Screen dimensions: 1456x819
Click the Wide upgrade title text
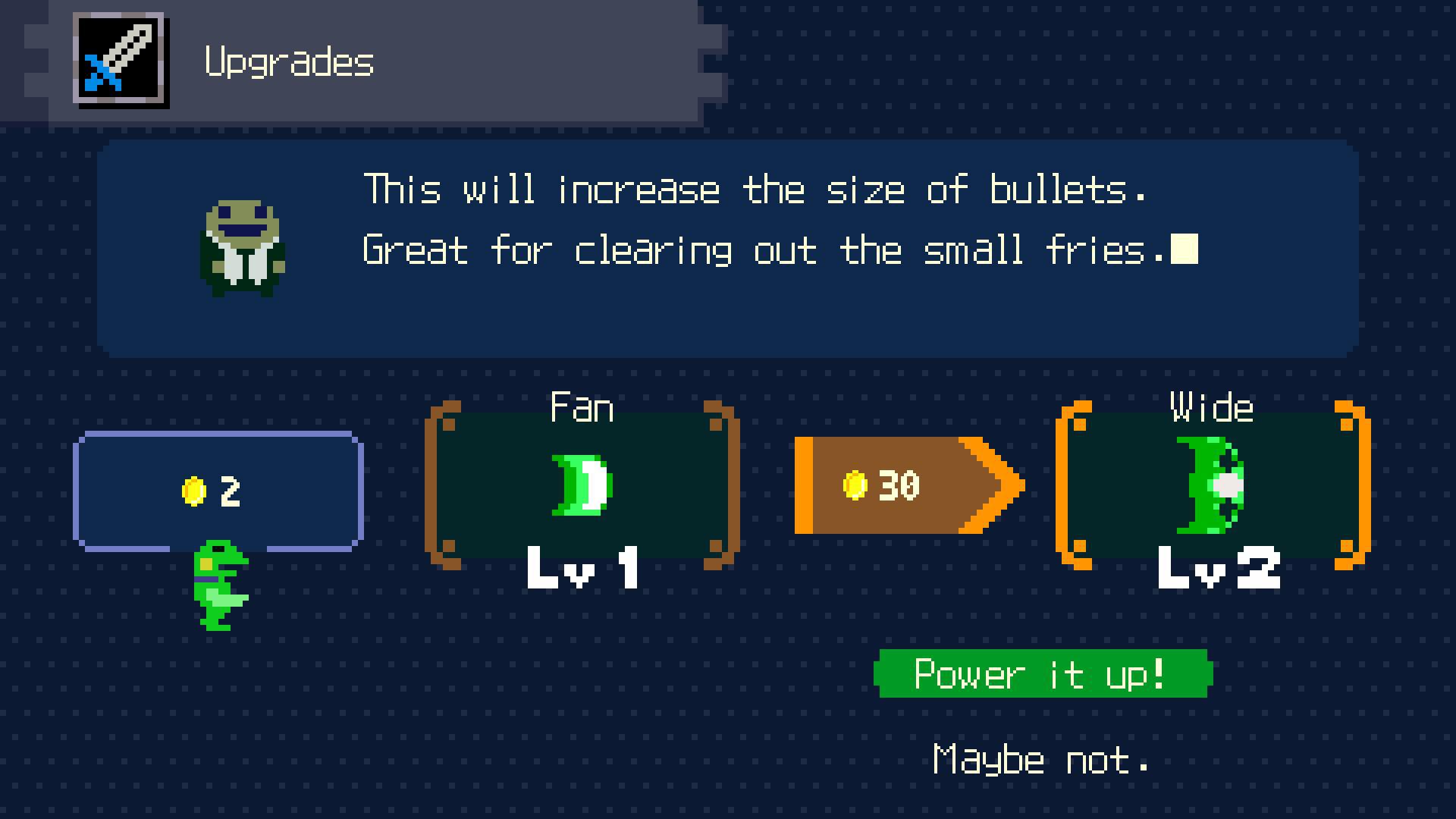coord(1211,407)
